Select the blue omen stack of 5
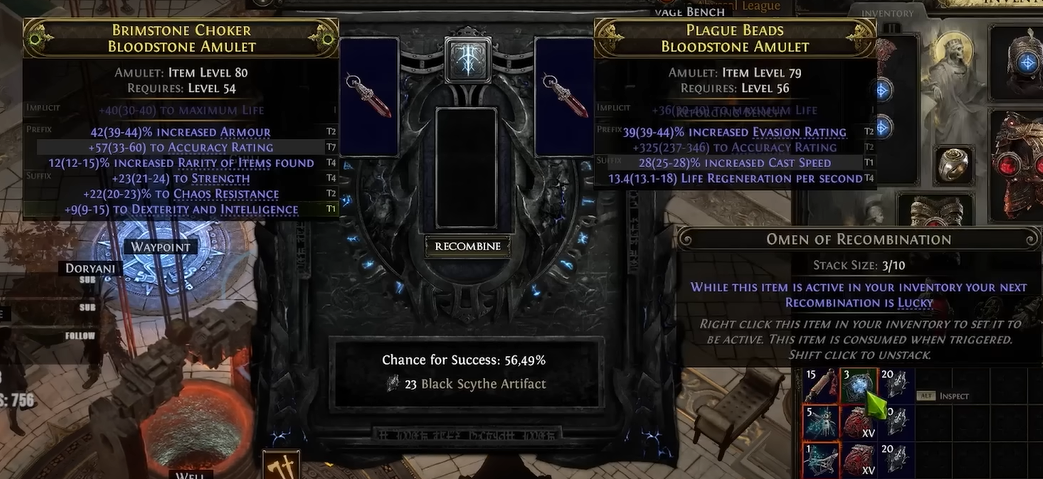The width and height of the screenshot is (1043, 479). pos(819,424)
